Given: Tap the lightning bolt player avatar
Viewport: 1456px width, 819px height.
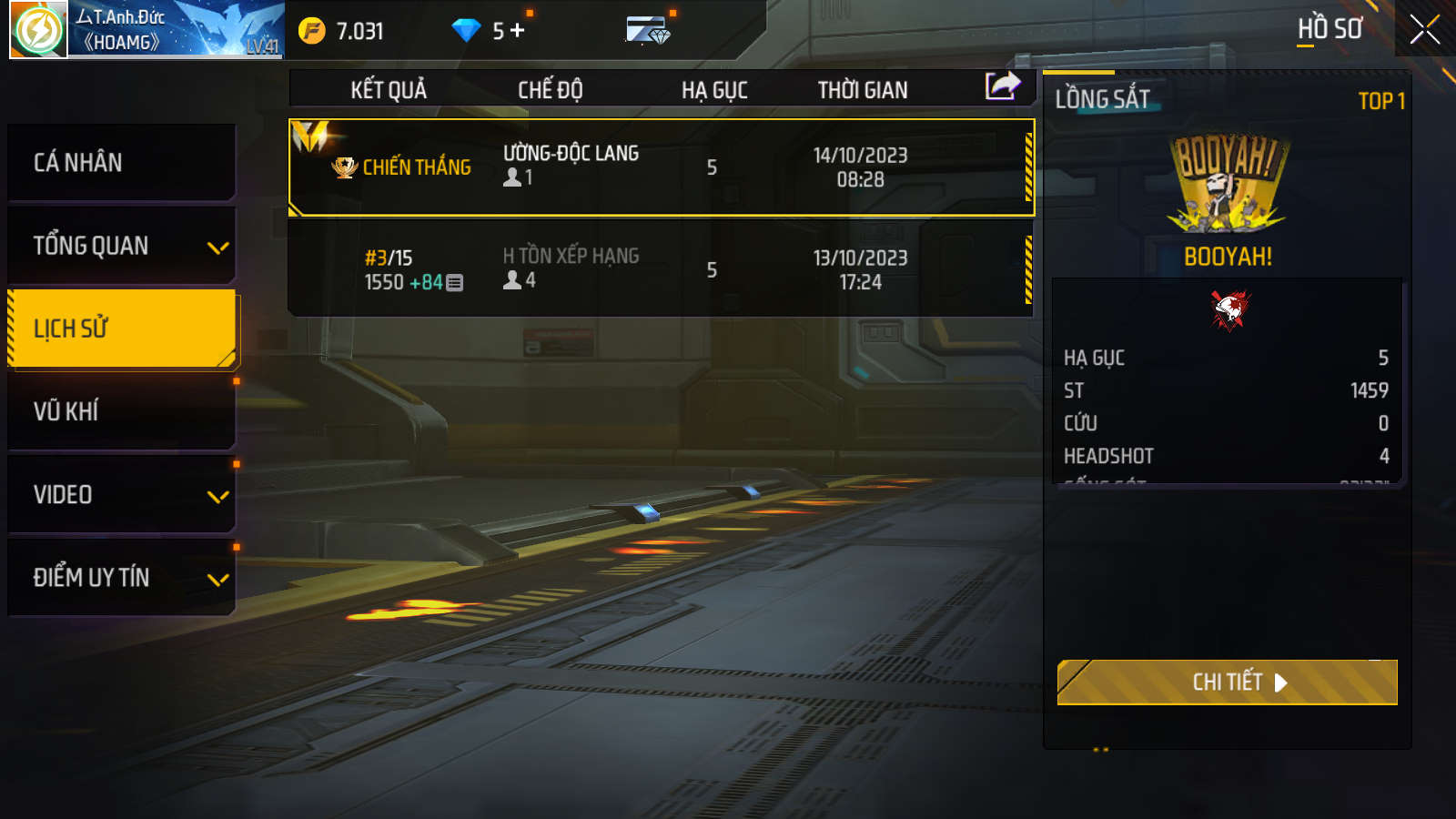Looking at the screenshot, I should (x=38, y=30).
